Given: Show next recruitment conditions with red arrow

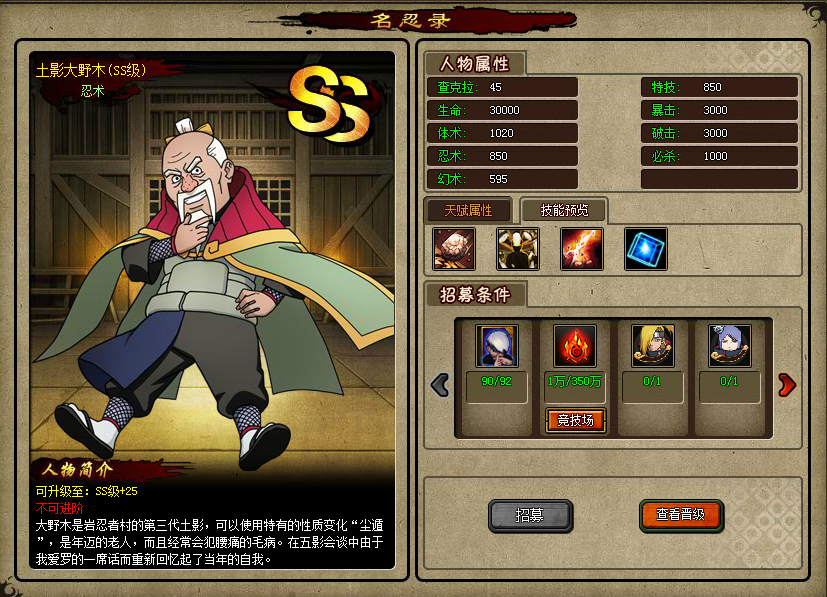Looking at the screenshot, I should pyautogui.click(x=787, y=384).
